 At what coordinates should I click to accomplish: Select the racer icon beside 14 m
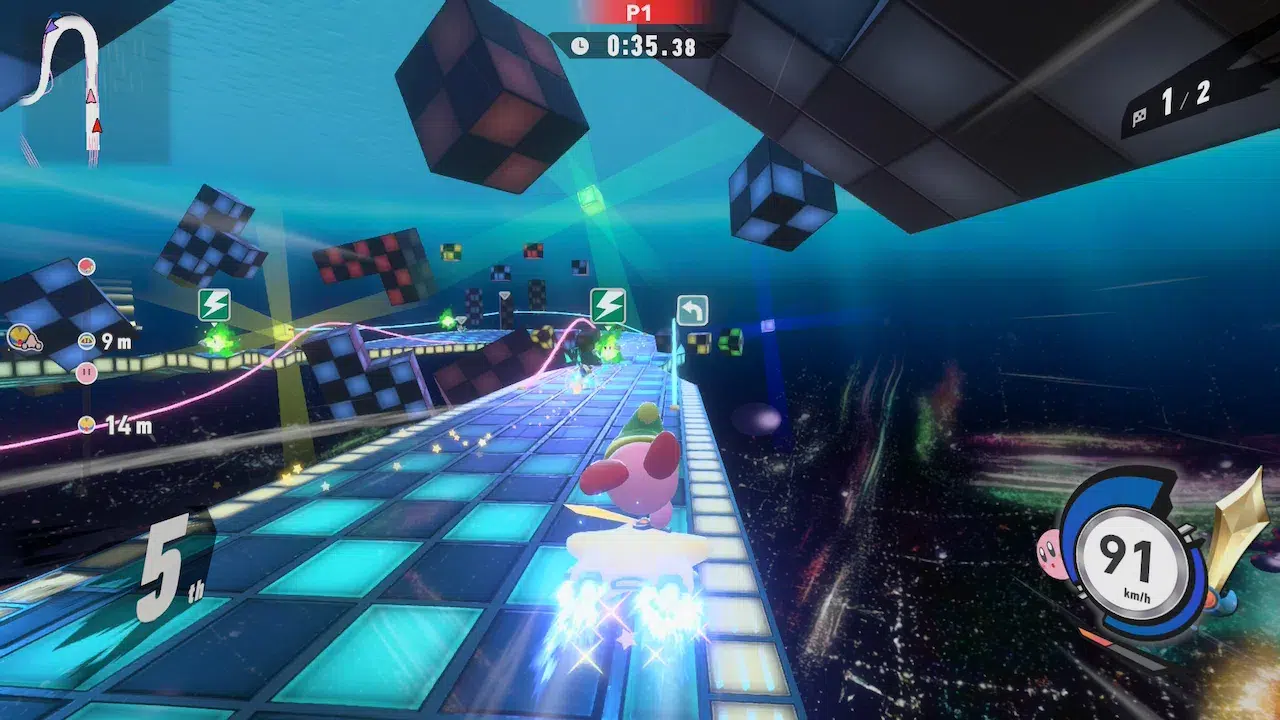coord(88,425)
